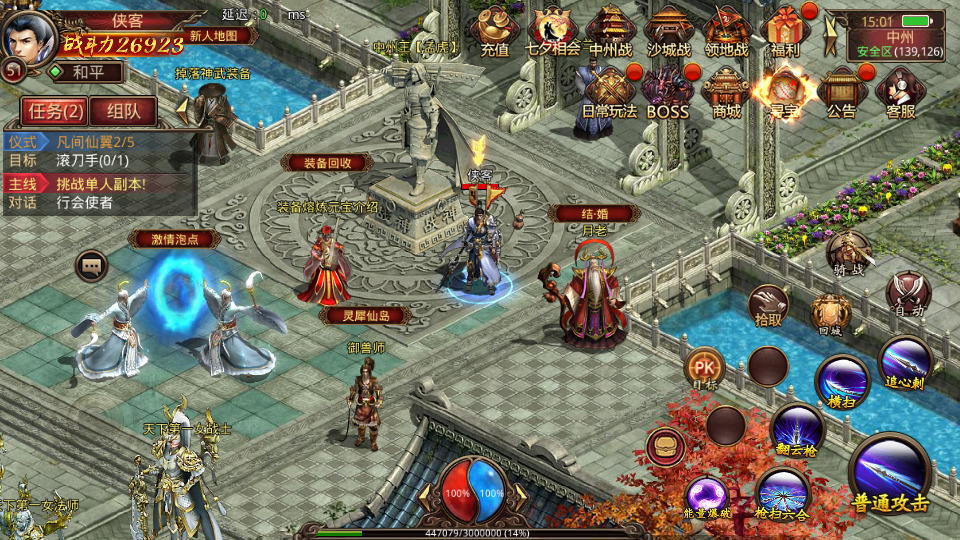
Task: Open the 充值 recharge menu
Action: click(x=494, y=30)
